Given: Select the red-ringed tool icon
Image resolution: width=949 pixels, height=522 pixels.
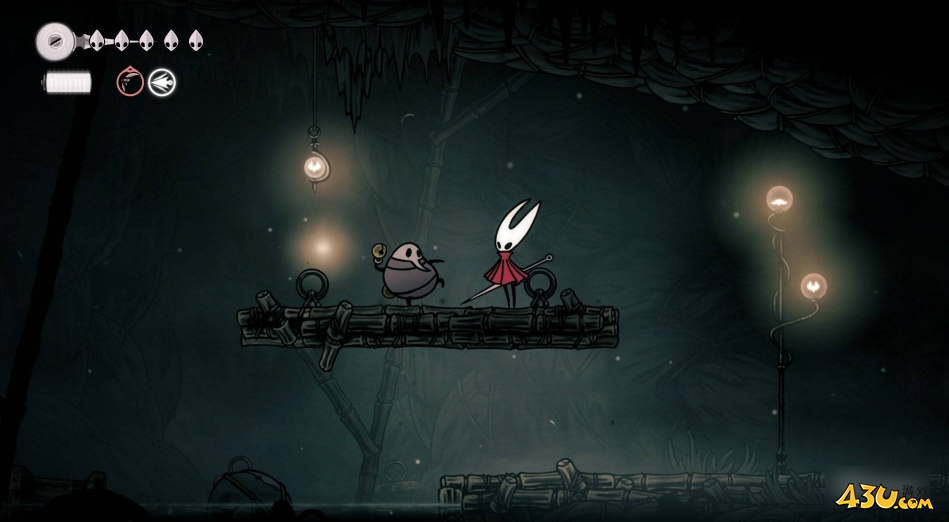Looking at the screenshot, I should (130, 82).
